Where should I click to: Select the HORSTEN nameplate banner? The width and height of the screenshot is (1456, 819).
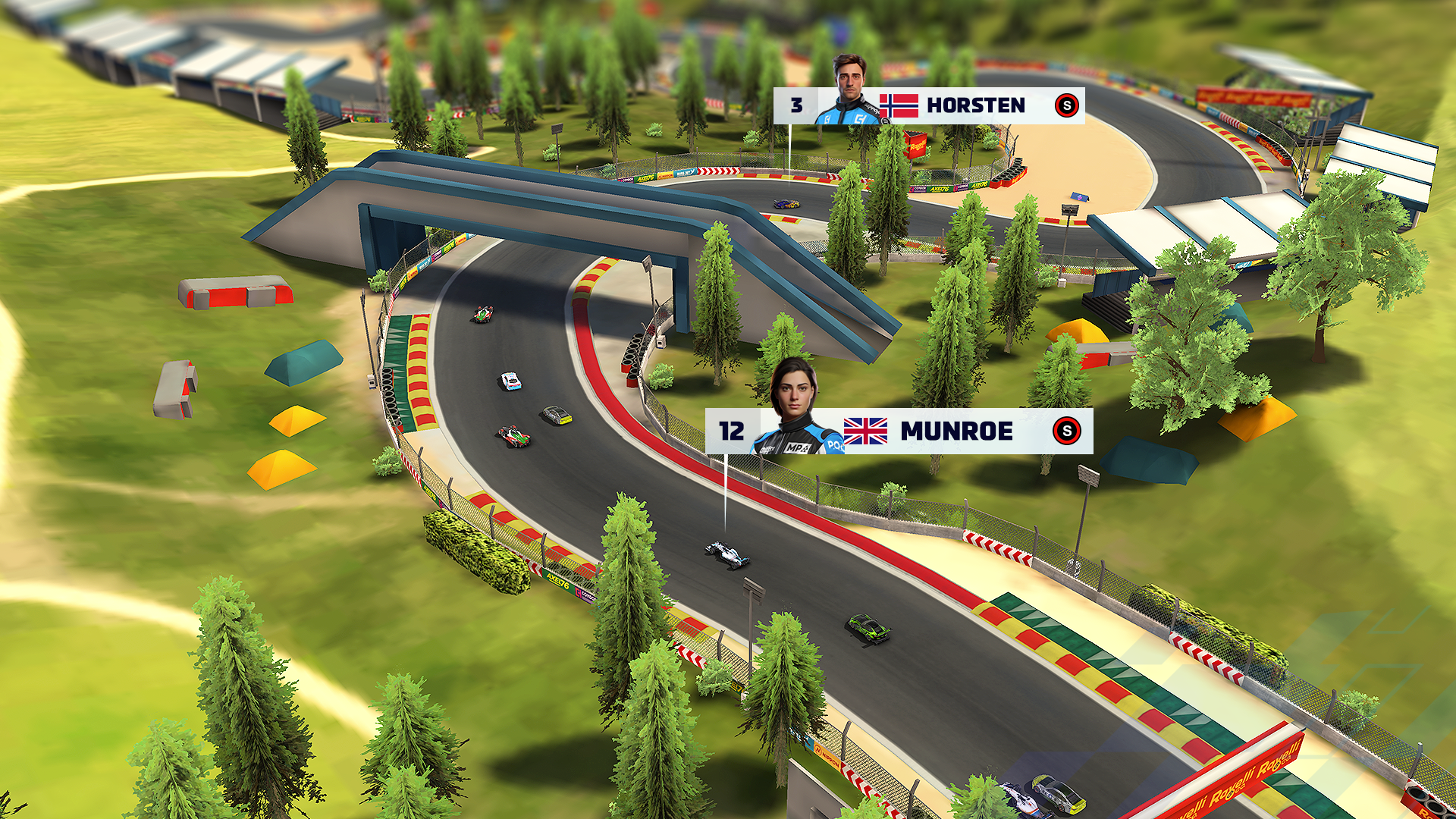(x=929, y=106)
